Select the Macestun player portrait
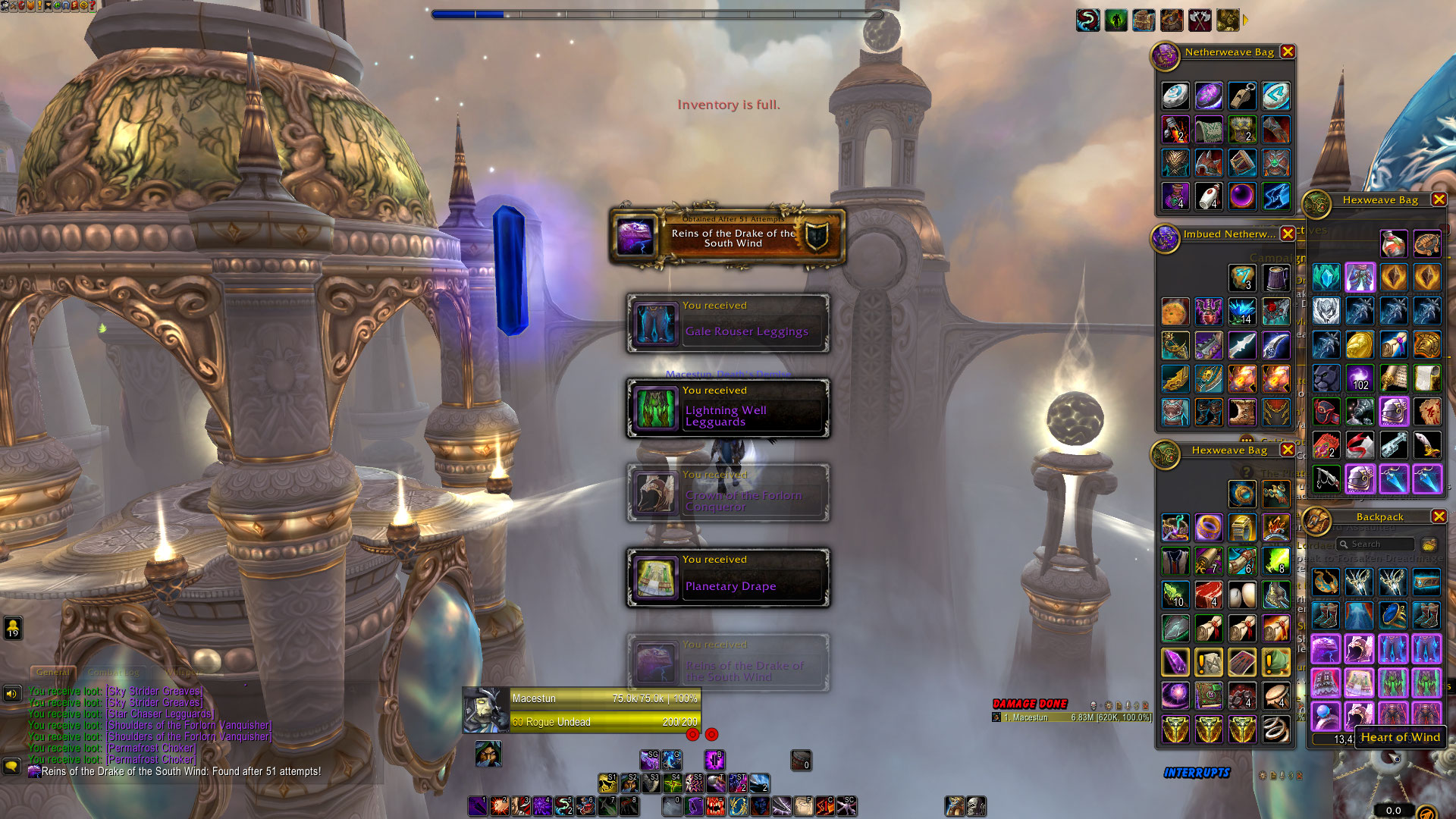Image resolution: width=1456 pixels, height=819 pixels. pos(486,711)
